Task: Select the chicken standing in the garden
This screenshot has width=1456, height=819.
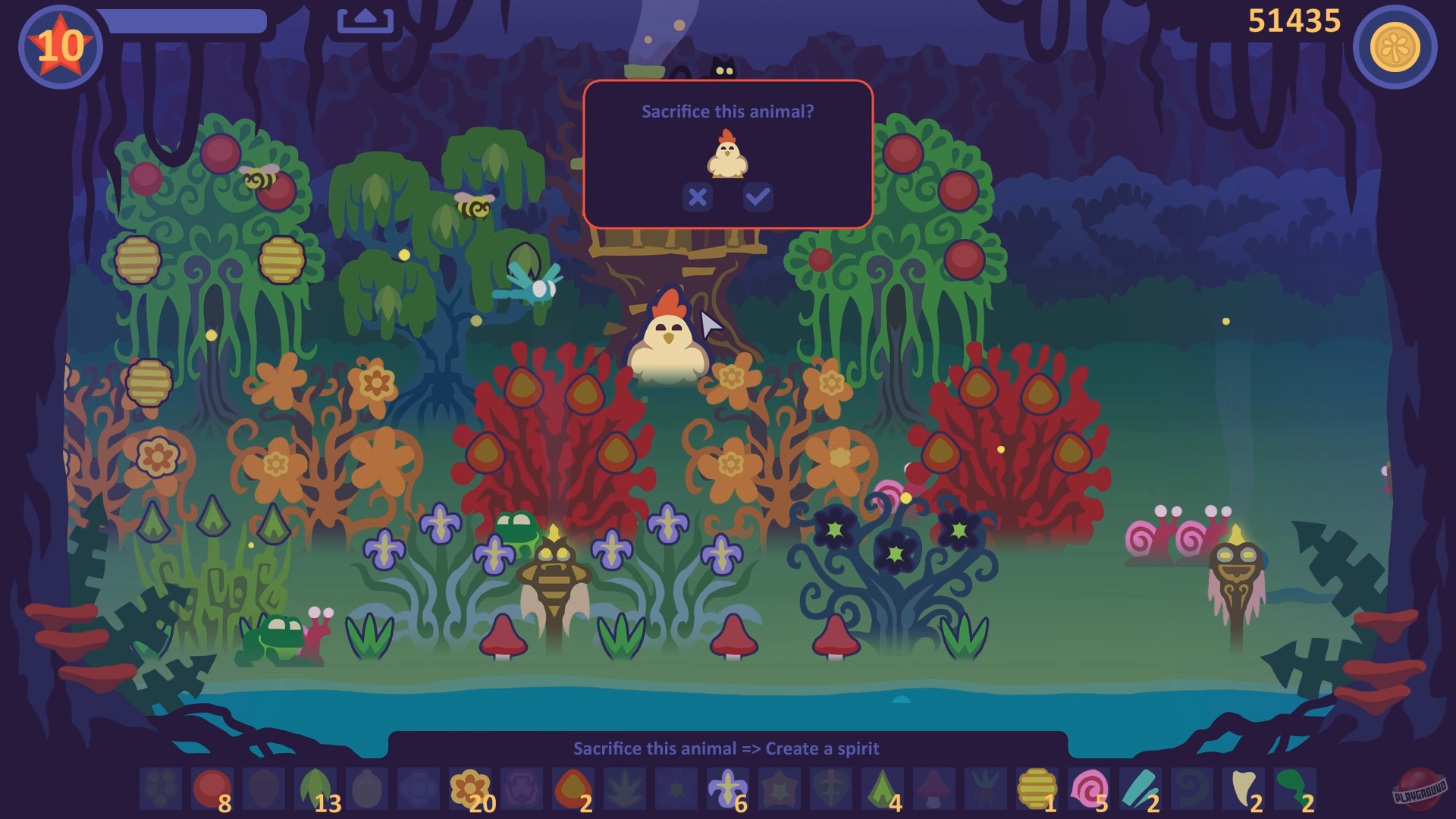Action: pyautogui.click(x=667, y=341)
